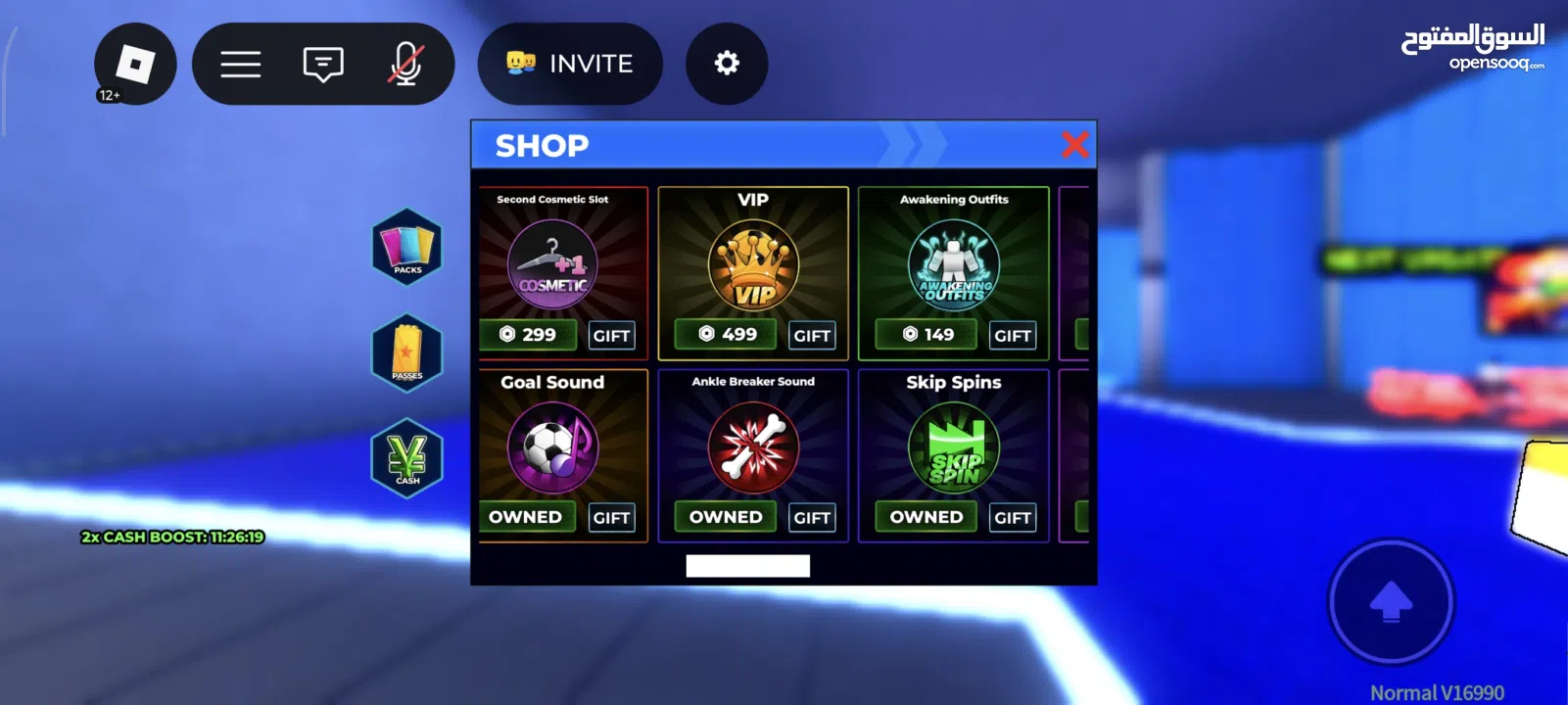Image resolution: width=1568 pixels, height=705 pixels.
Task: Open the hamburger list menu
Action: tap(241, 65)
